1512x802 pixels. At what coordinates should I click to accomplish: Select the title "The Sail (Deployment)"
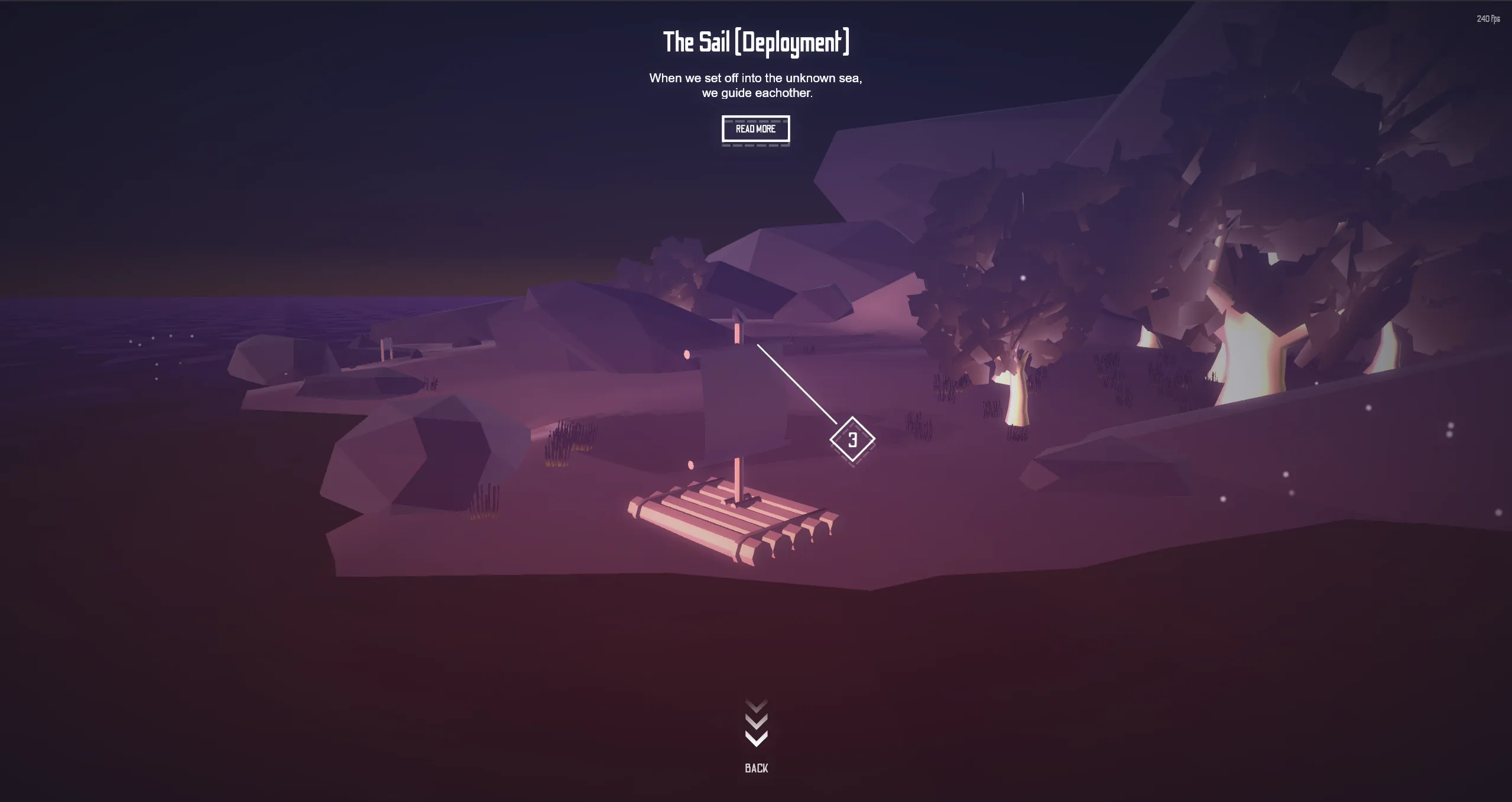tap(757, 41)
